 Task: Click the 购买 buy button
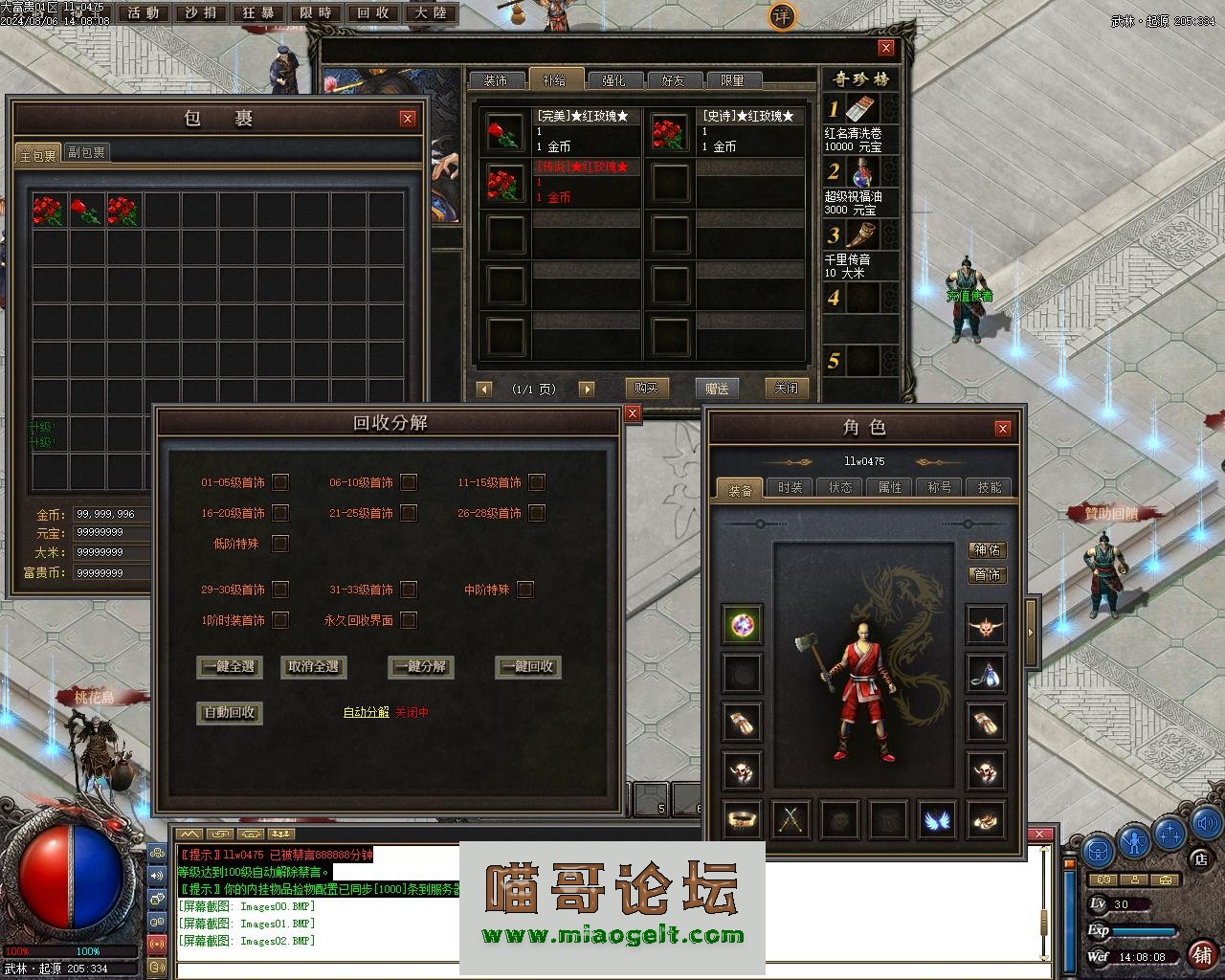646,388
